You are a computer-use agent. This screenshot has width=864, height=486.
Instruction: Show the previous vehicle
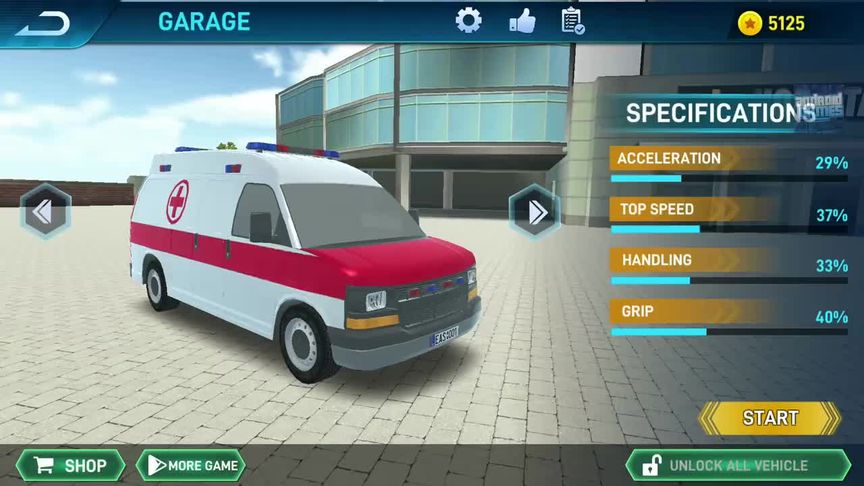46,211
